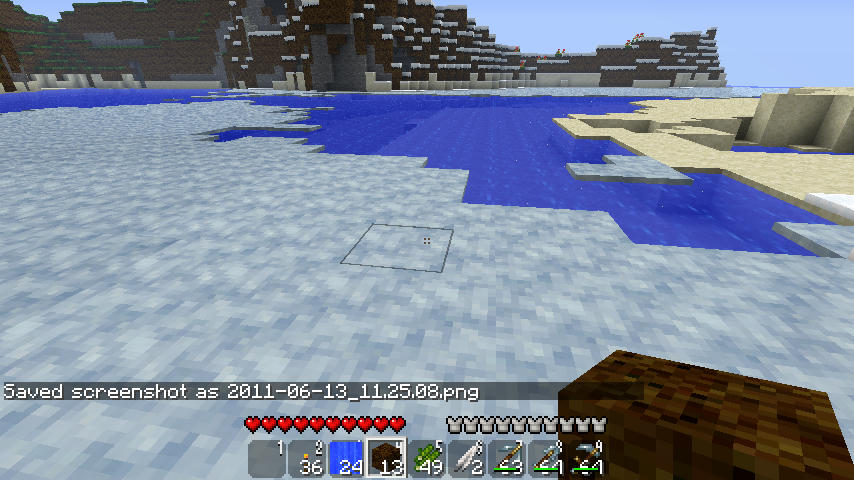Equip the tool in hotbar slot 7
The width and height of the screenshot is (854, 480).
tap(507, 459)
